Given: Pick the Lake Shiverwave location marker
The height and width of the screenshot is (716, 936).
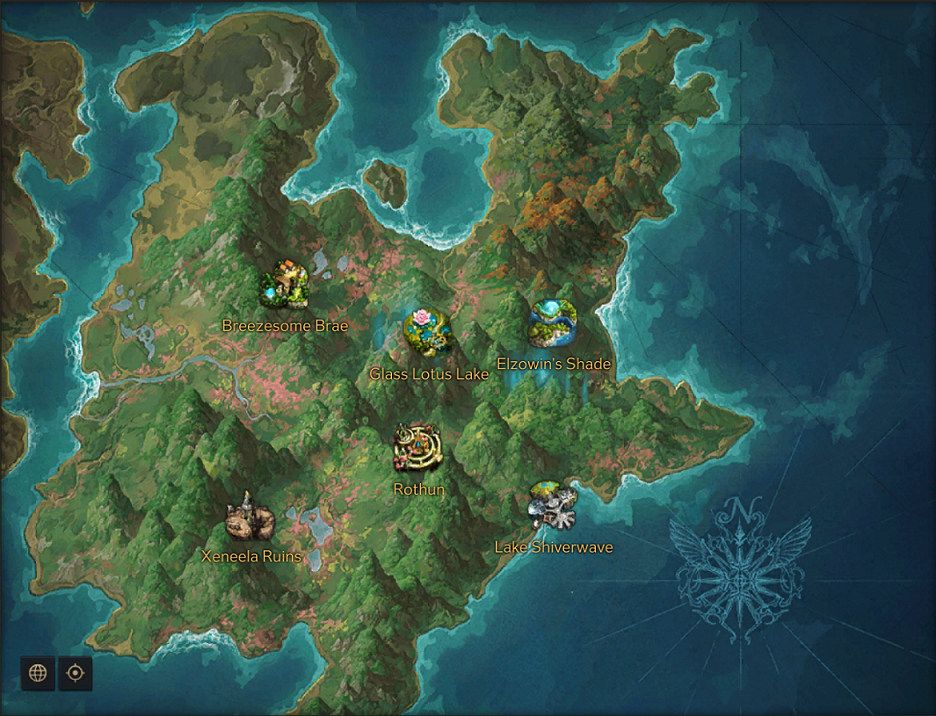Looking at the screenshot, I should point(553,506).
